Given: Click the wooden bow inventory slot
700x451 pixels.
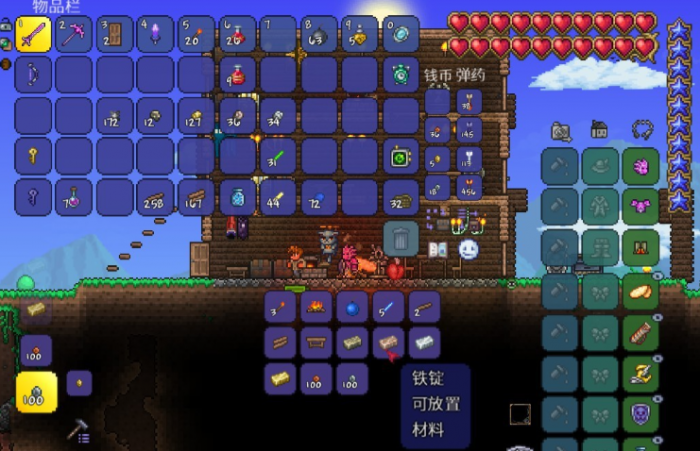Looking at the screenshot, I should click(x=33, y=75).
